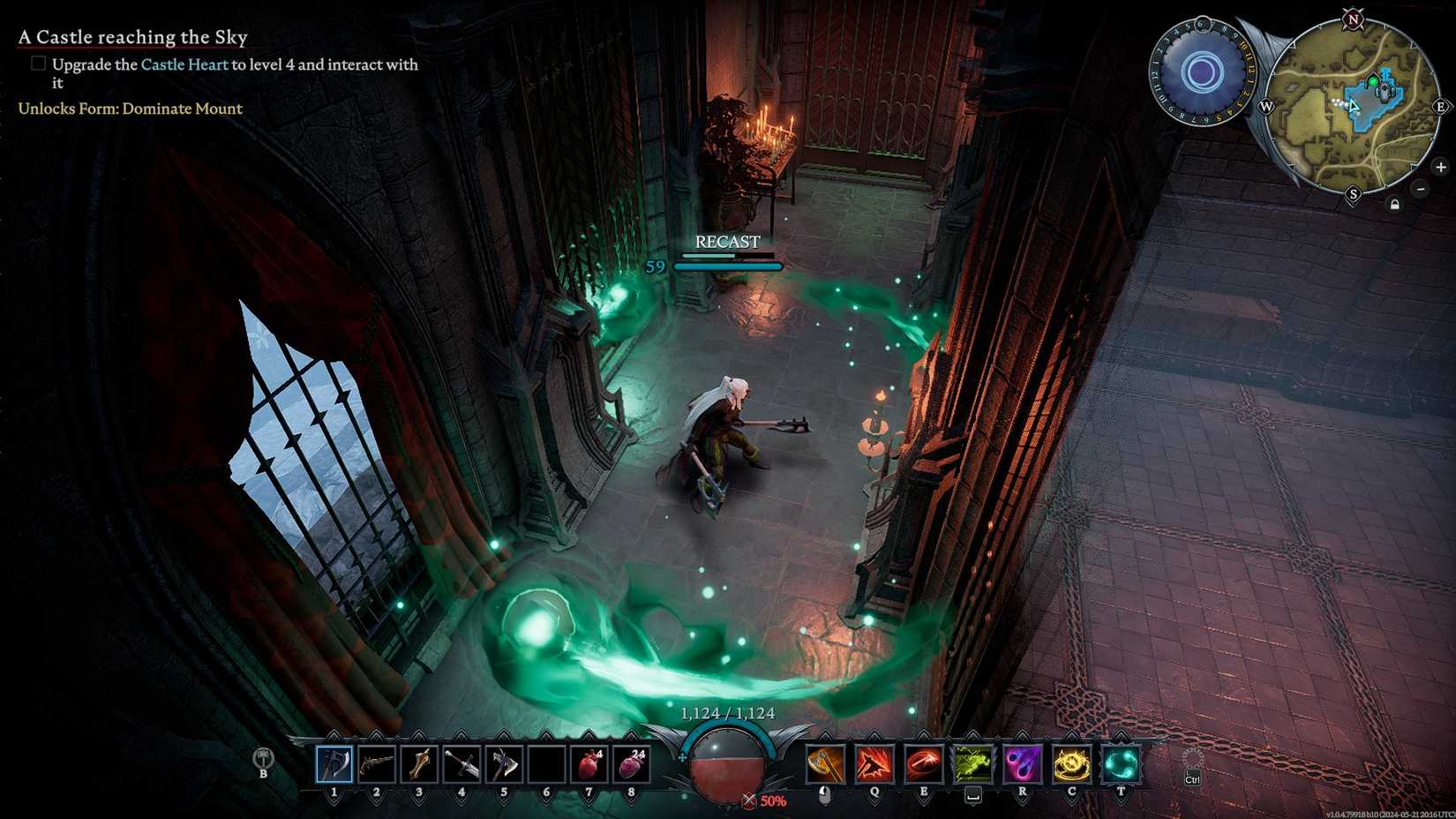Zoom out the minimap with the minus button
Image resolution: width=1456 pixels, height=819 pixels.
(1421, 188)
